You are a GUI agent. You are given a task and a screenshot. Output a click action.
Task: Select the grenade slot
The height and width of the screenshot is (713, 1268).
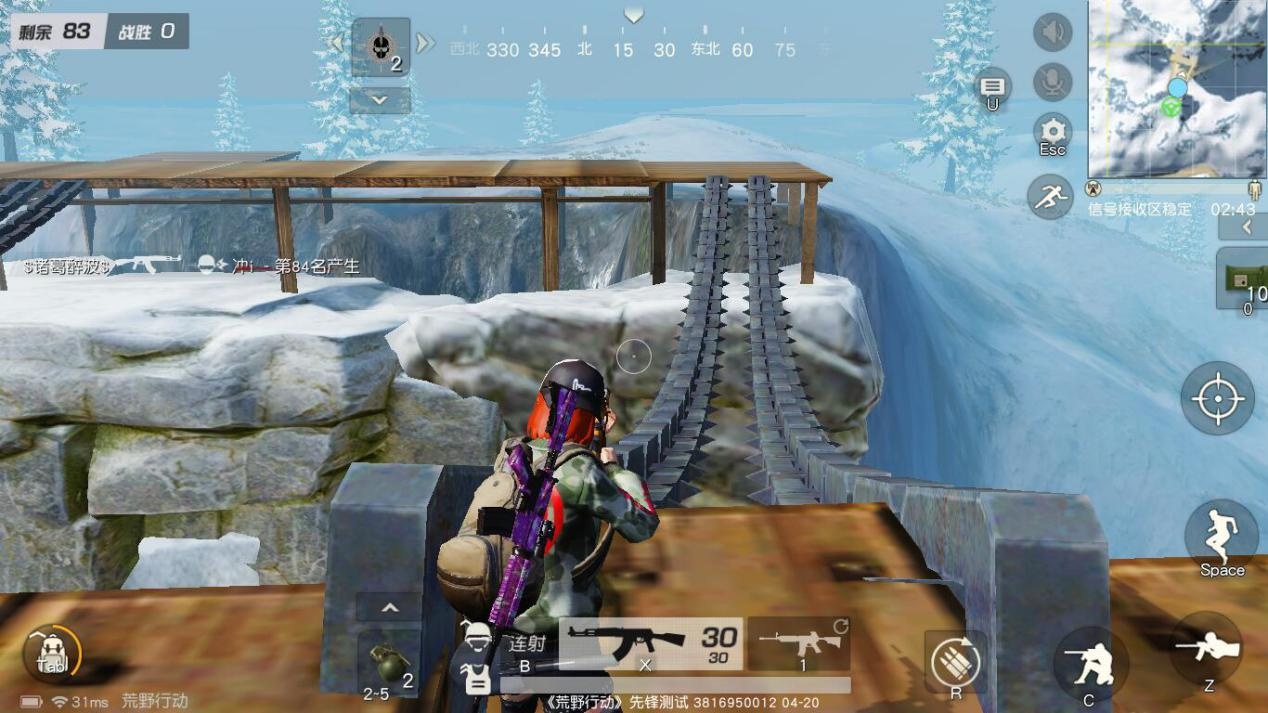point(388,662)
